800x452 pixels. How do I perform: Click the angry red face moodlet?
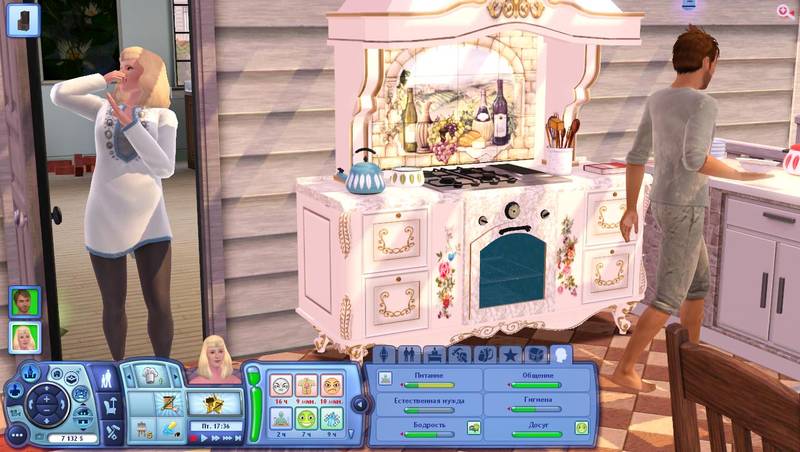tap(331, 385)
